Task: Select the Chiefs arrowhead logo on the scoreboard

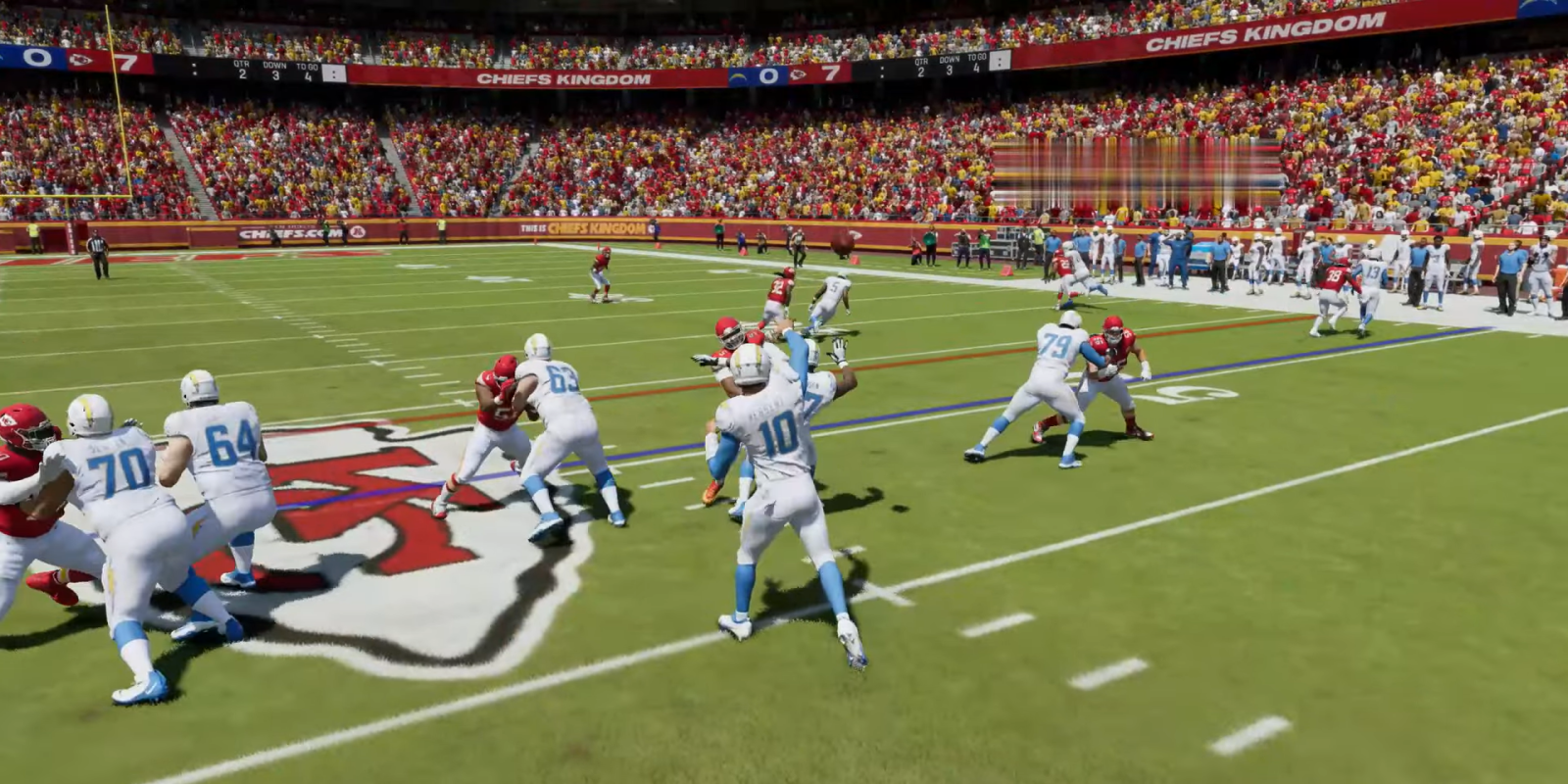Action: coord(80,59)
